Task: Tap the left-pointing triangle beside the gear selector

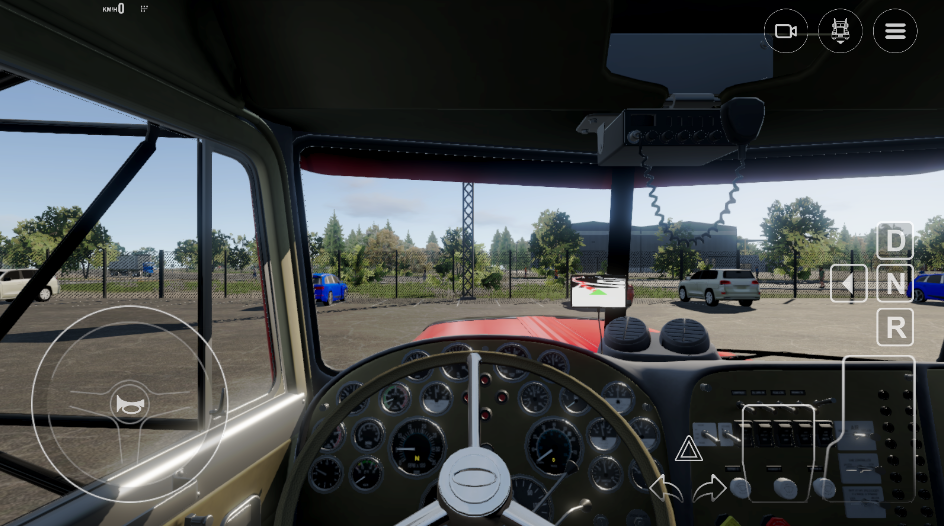Action: pos(848,284)
